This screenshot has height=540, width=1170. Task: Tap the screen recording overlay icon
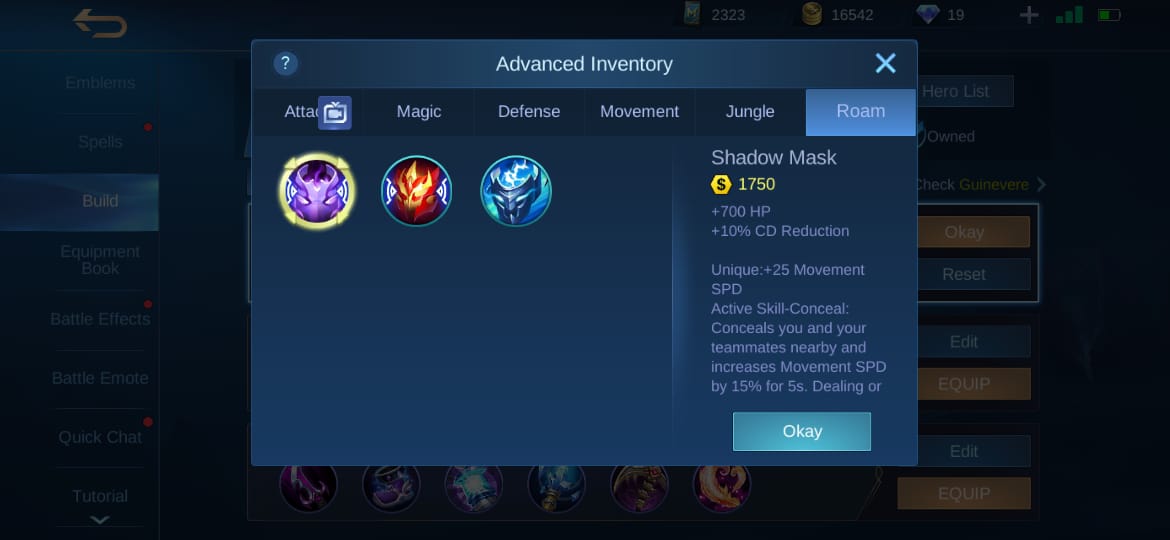pyautogui.click(x=335, y=113)
